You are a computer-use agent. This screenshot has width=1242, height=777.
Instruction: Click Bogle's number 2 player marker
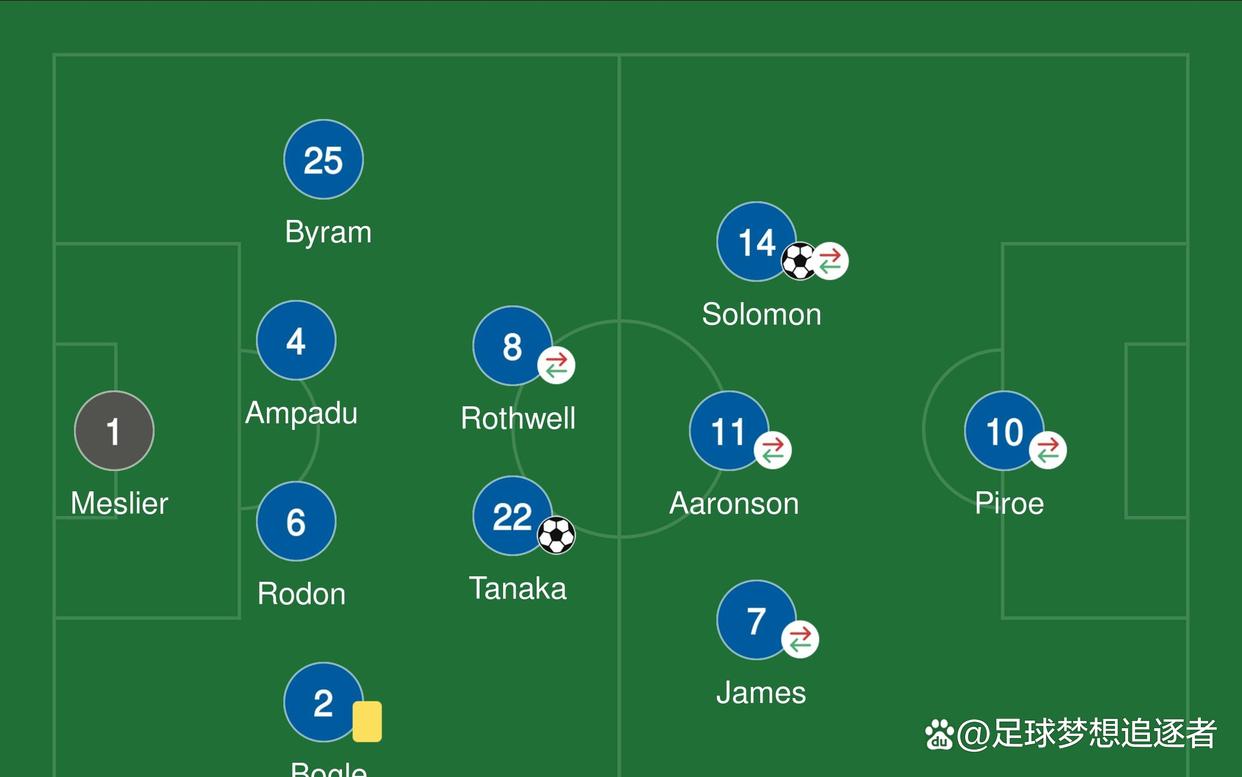(322, 702)
